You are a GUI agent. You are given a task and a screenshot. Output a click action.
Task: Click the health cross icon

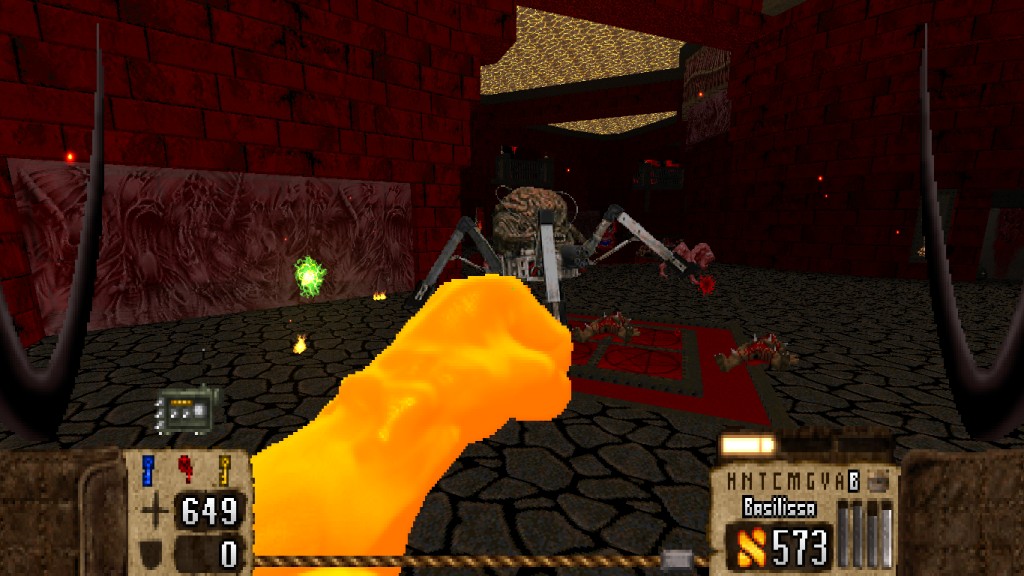pyautogui.click(x=155, y=512)
